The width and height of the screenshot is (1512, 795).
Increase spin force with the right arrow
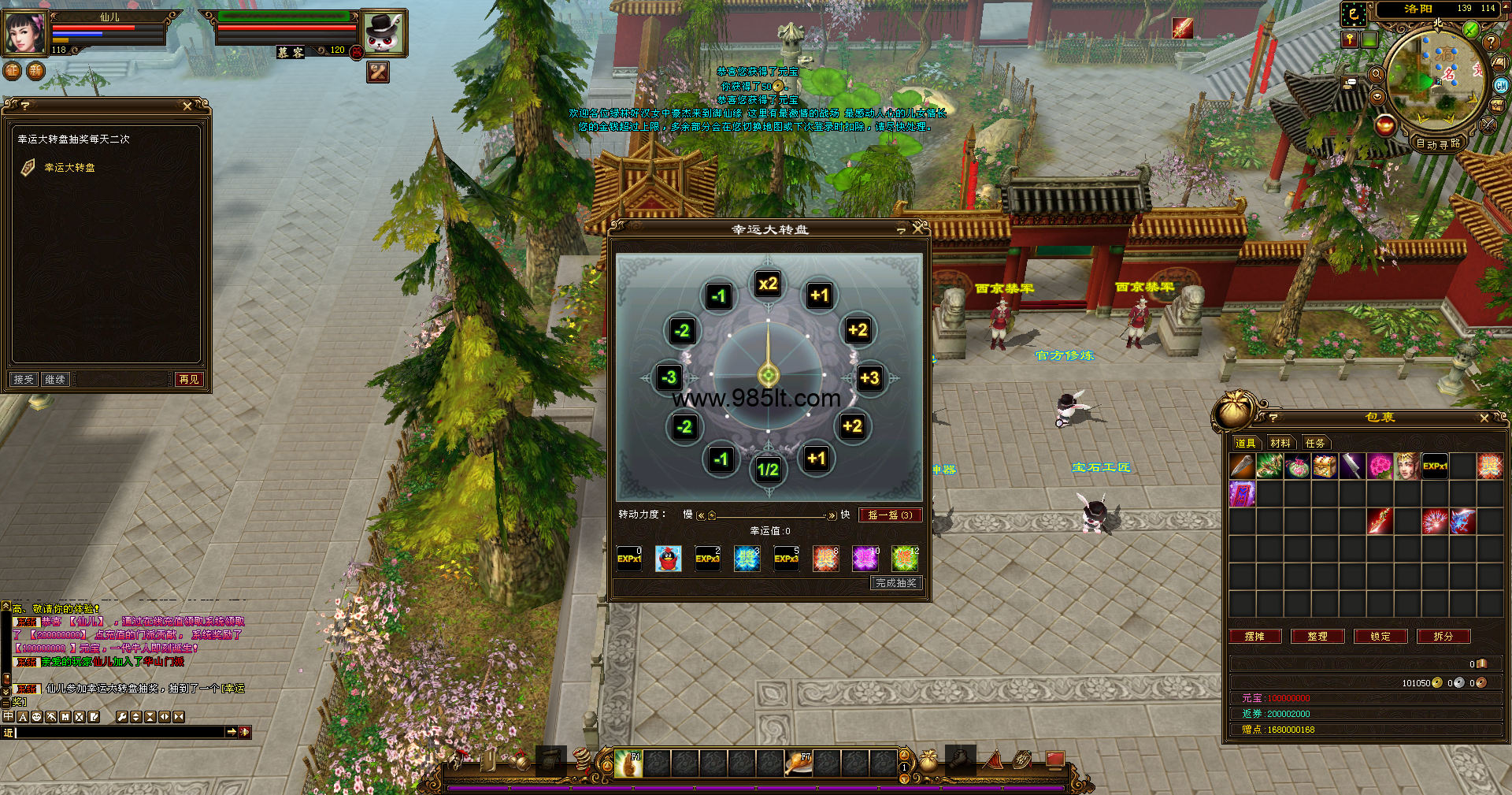click(x=832, y=515)
